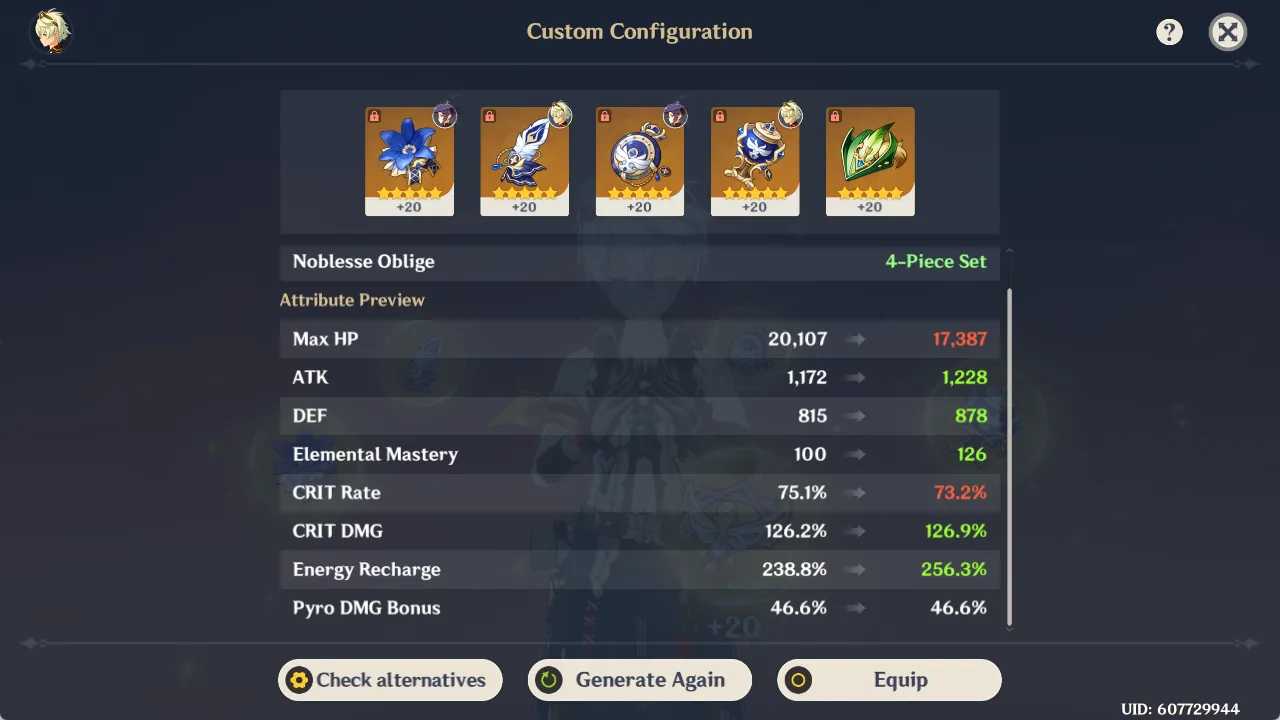Select the flower artifact thumbnail

pos(409,160)
